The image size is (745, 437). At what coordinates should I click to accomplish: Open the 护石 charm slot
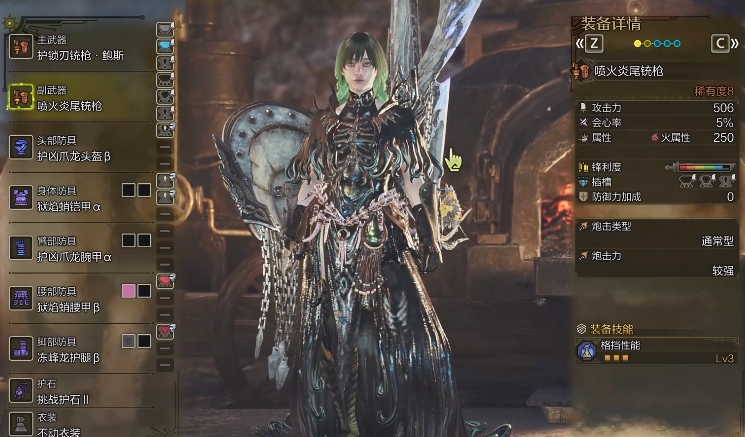[x=80, y=391]
